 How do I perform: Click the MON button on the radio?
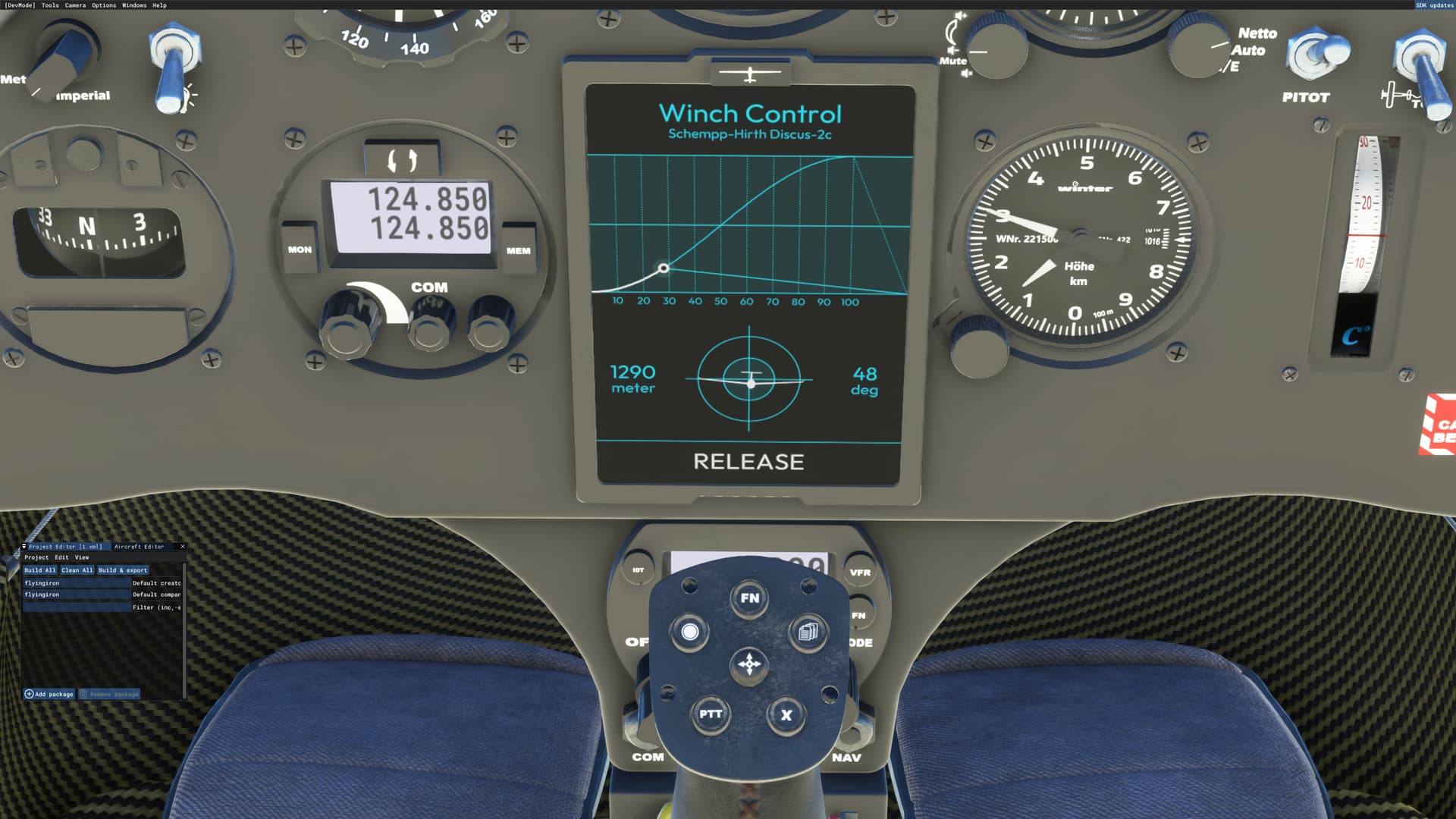pos(299,249)
